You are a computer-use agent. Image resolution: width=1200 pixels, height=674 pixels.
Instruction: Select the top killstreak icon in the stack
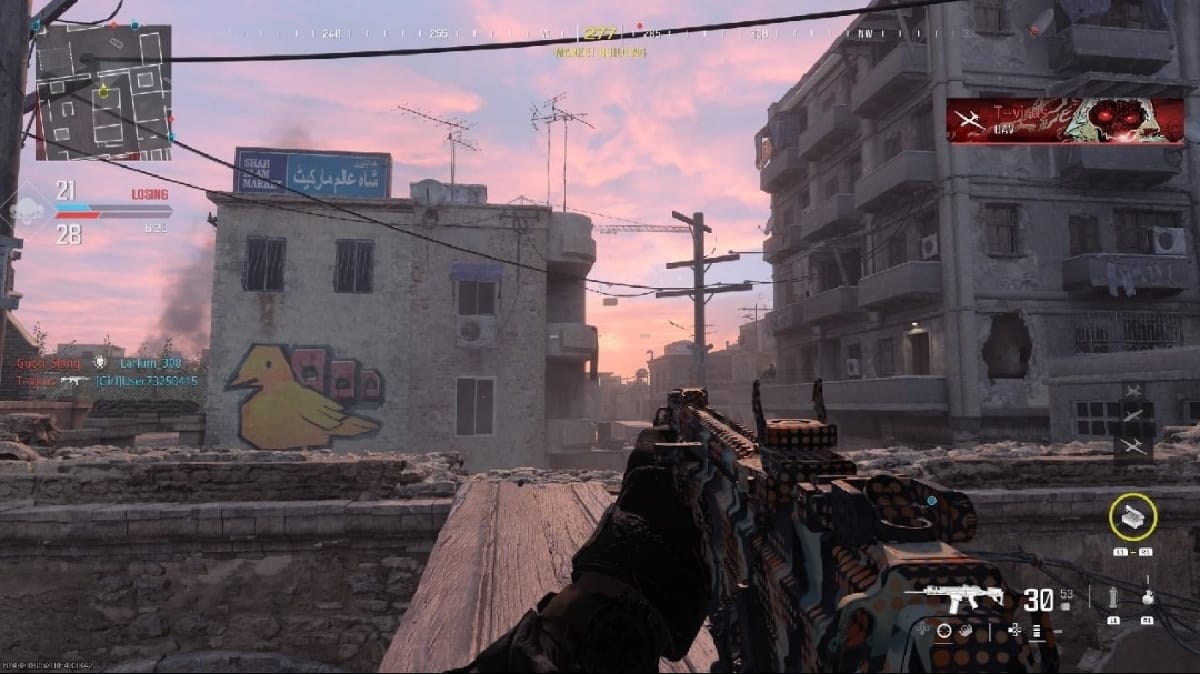pyautogui.click(x=1133, y=390)
